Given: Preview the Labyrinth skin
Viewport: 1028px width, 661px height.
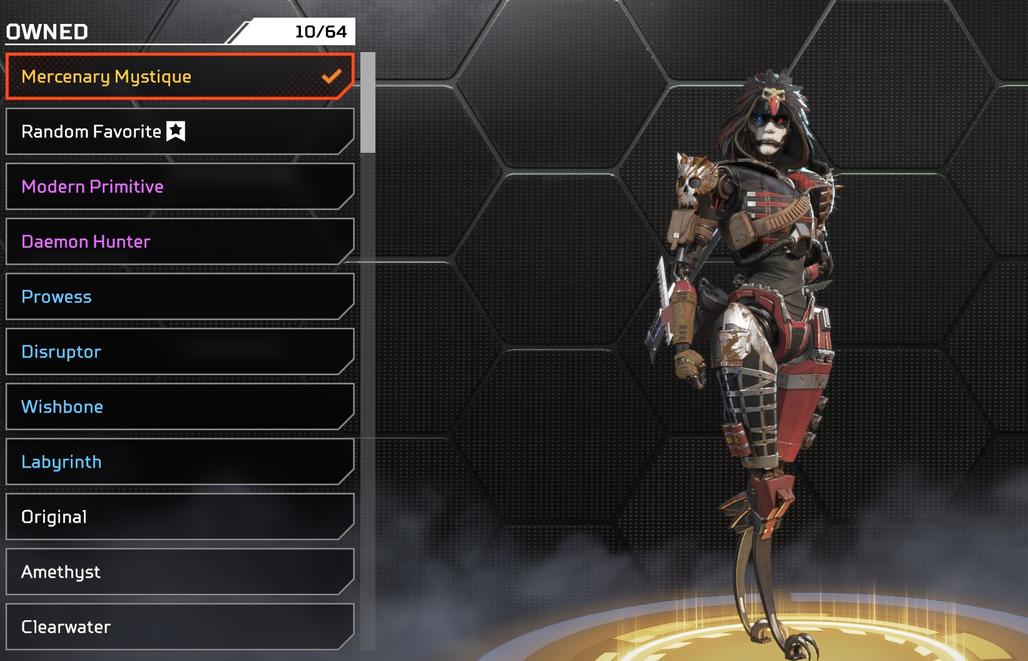Looking at the screenshot, I should click(x=180, y=462).
